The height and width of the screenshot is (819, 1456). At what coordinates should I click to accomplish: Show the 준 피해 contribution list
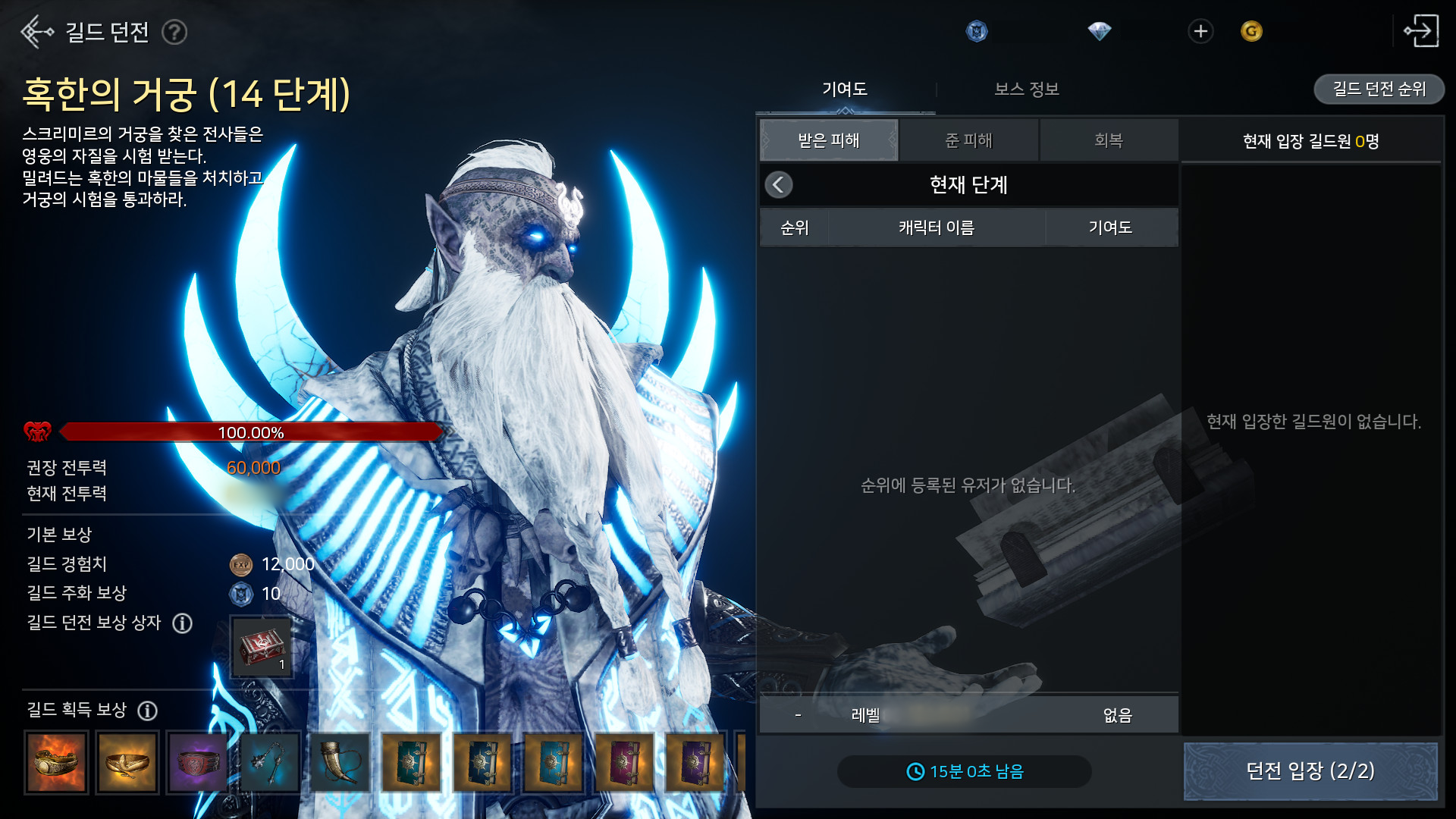(968, 140)
